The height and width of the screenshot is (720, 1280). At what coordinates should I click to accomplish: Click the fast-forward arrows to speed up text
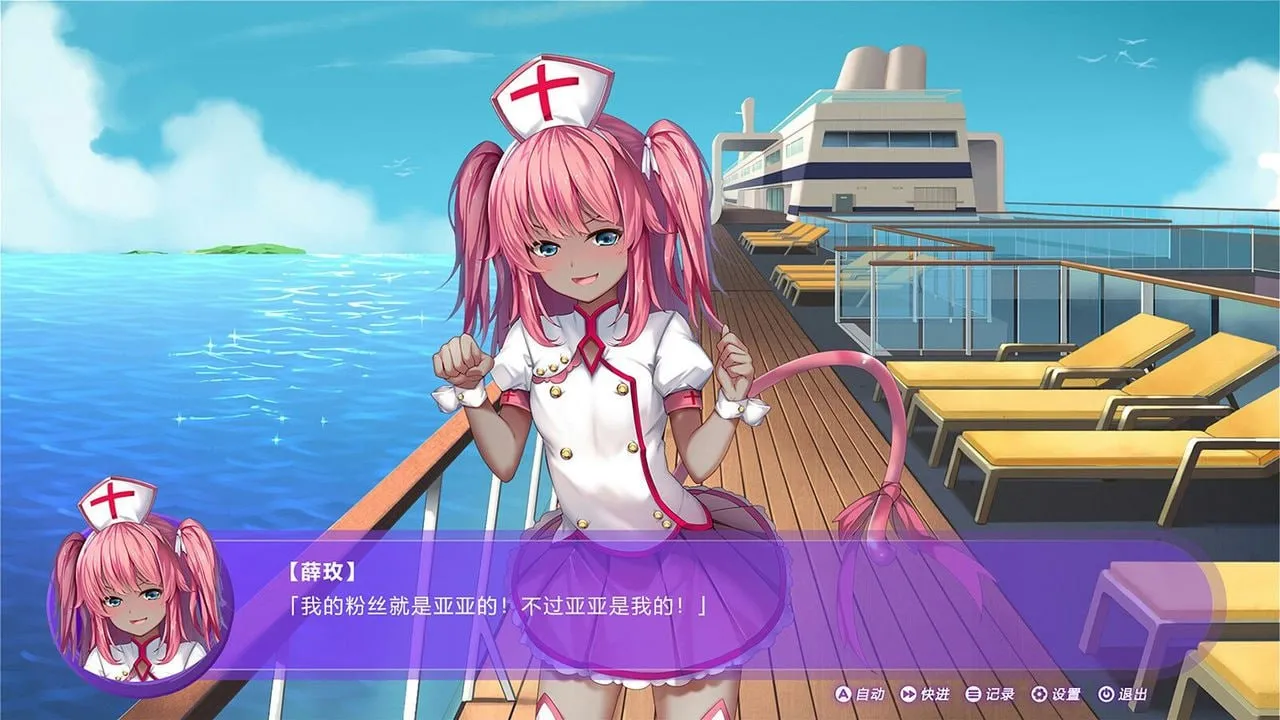pos(908,694)
